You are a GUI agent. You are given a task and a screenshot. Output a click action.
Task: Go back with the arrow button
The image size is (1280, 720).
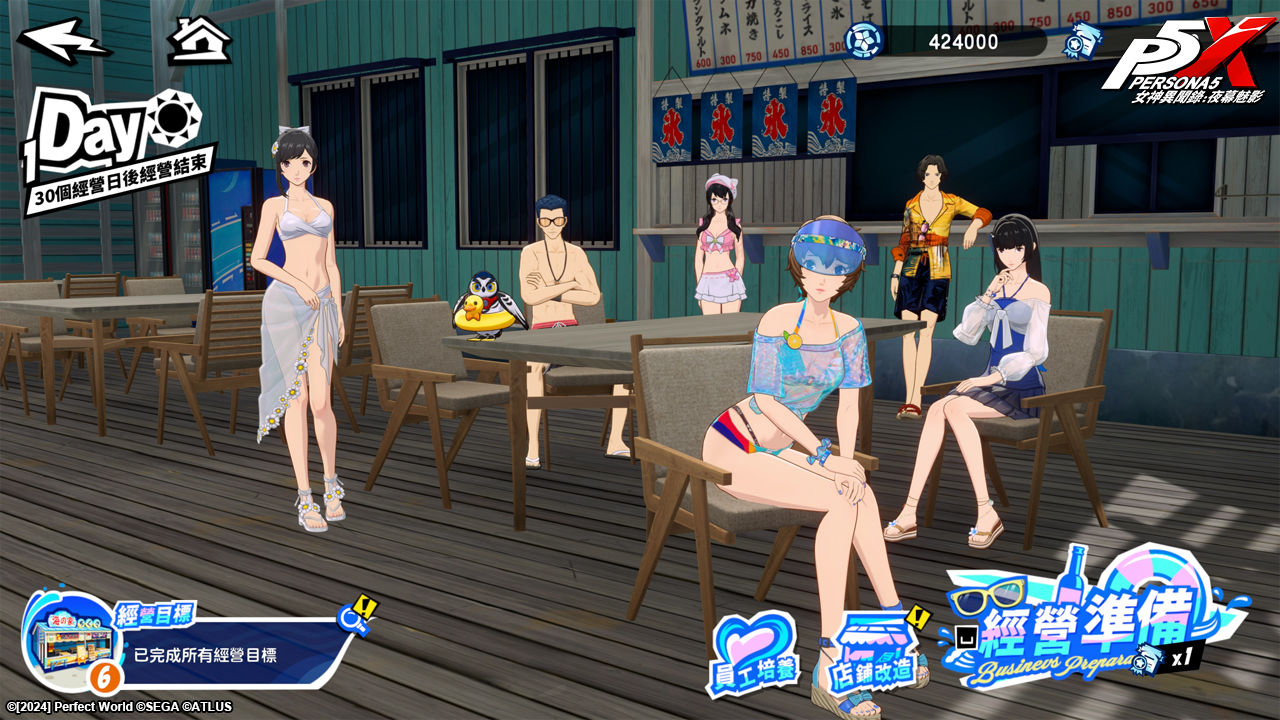pos(63,40)
